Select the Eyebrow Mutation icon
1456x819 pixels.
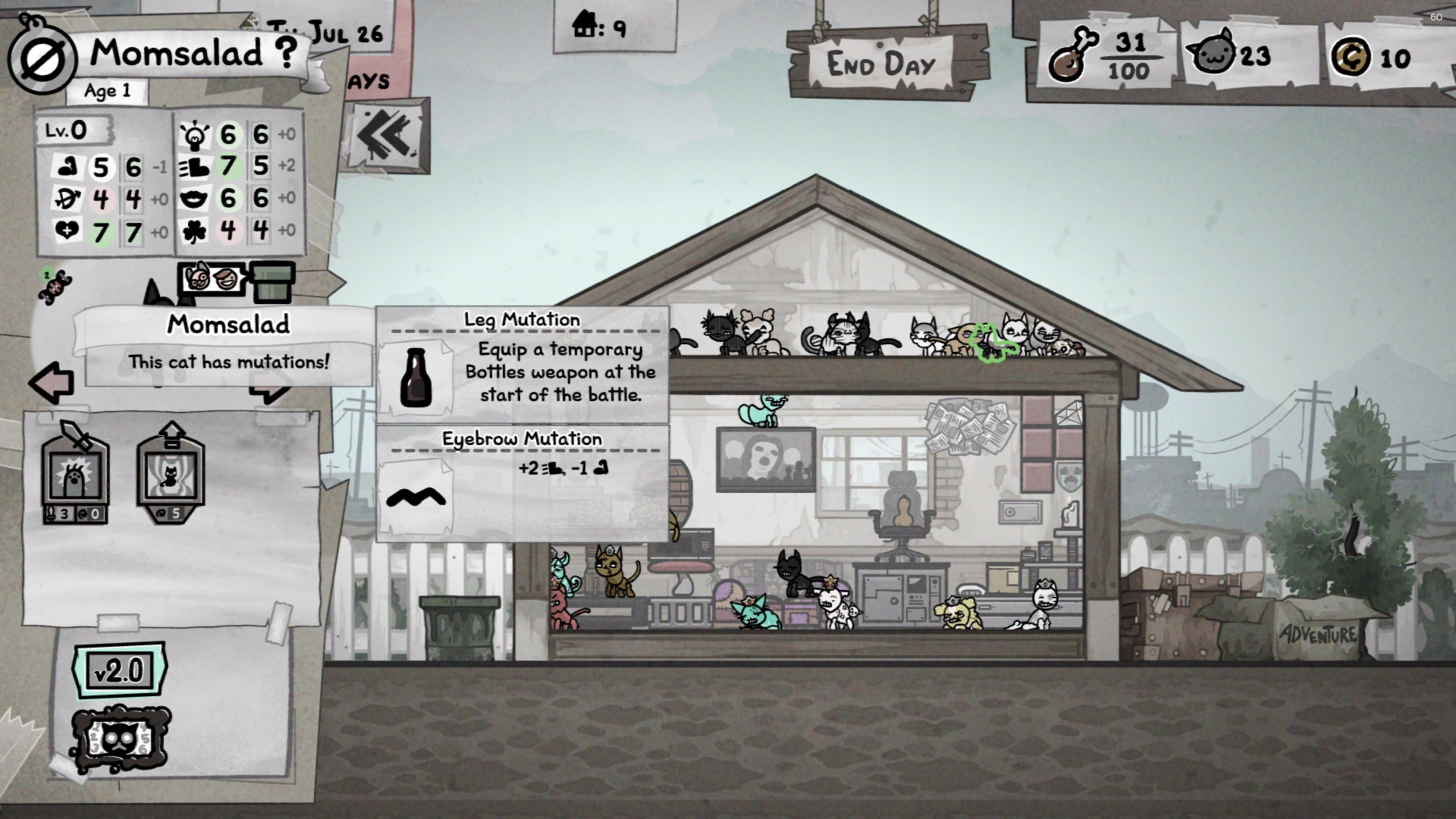pos(416,497)
